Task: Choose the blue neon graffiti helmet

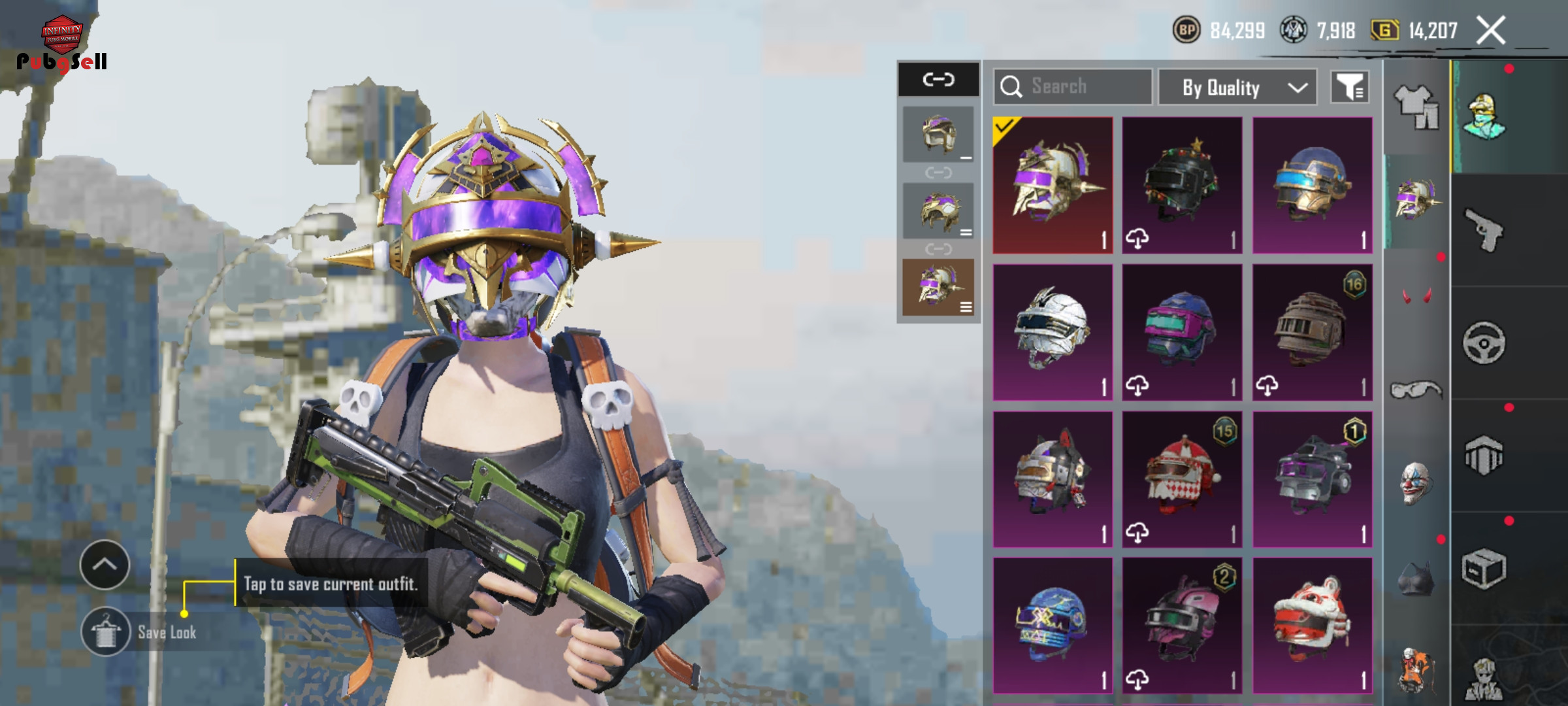Action: pos(1053,626)
